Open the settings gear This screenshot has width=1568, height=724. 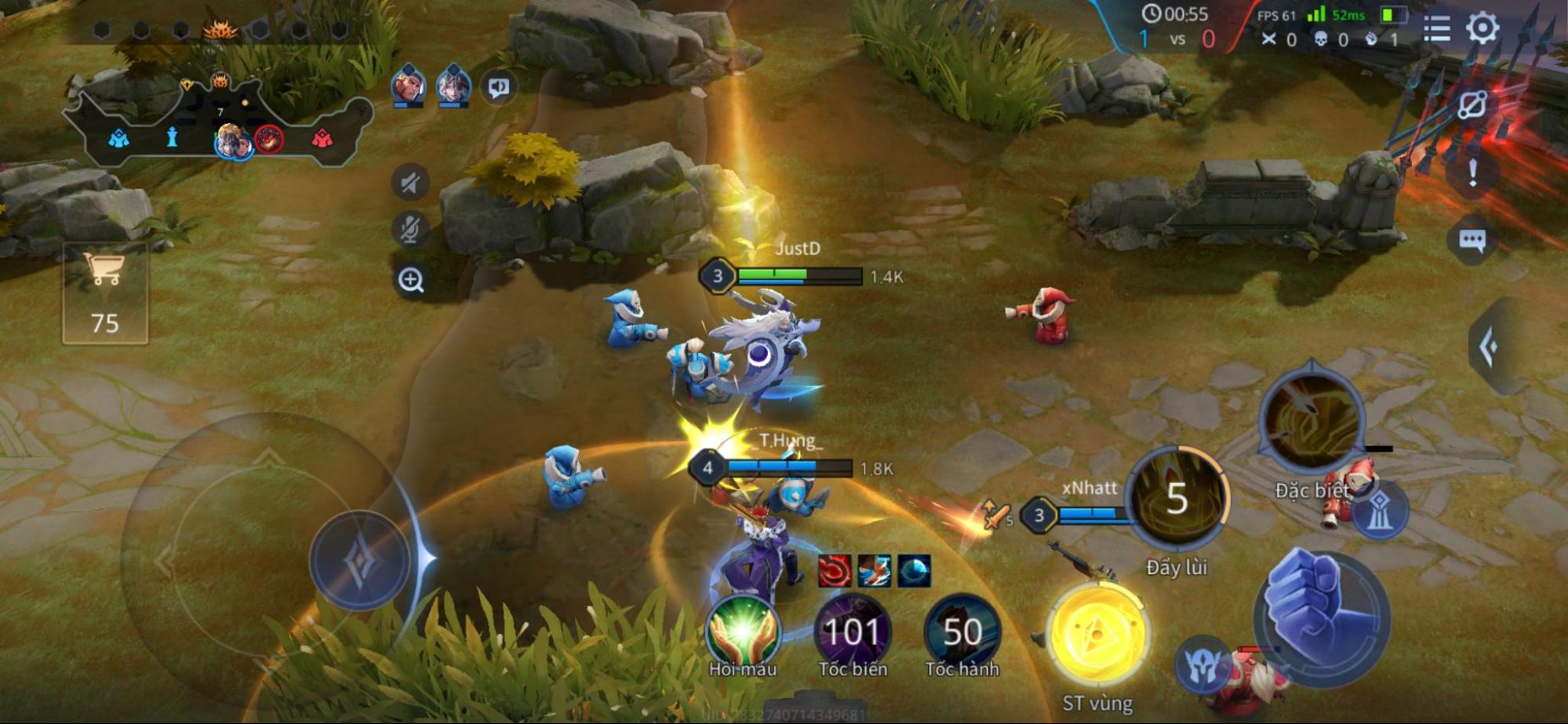1482,28
